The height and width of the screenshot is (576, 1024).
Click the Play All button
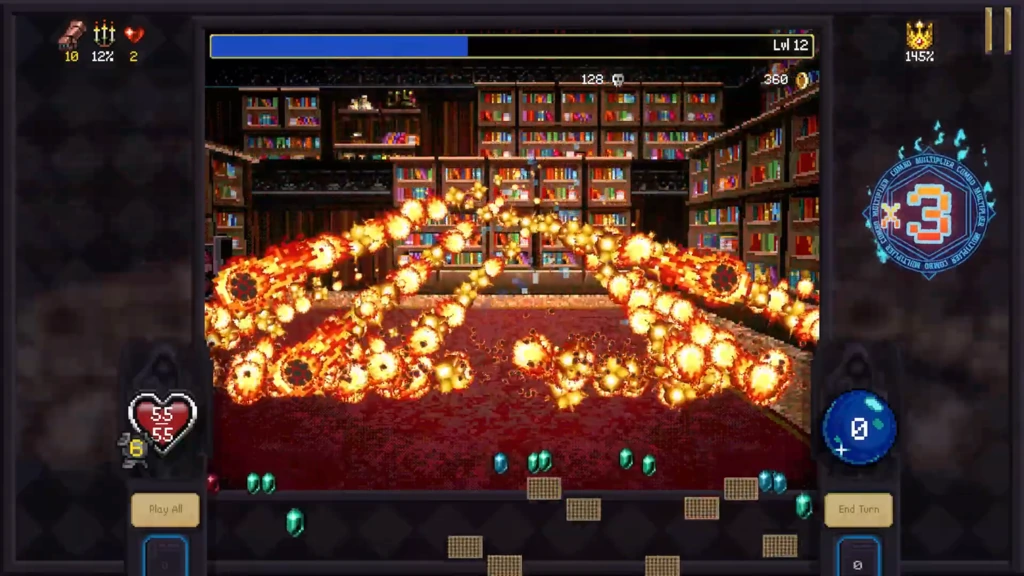(x=165, y=509)
